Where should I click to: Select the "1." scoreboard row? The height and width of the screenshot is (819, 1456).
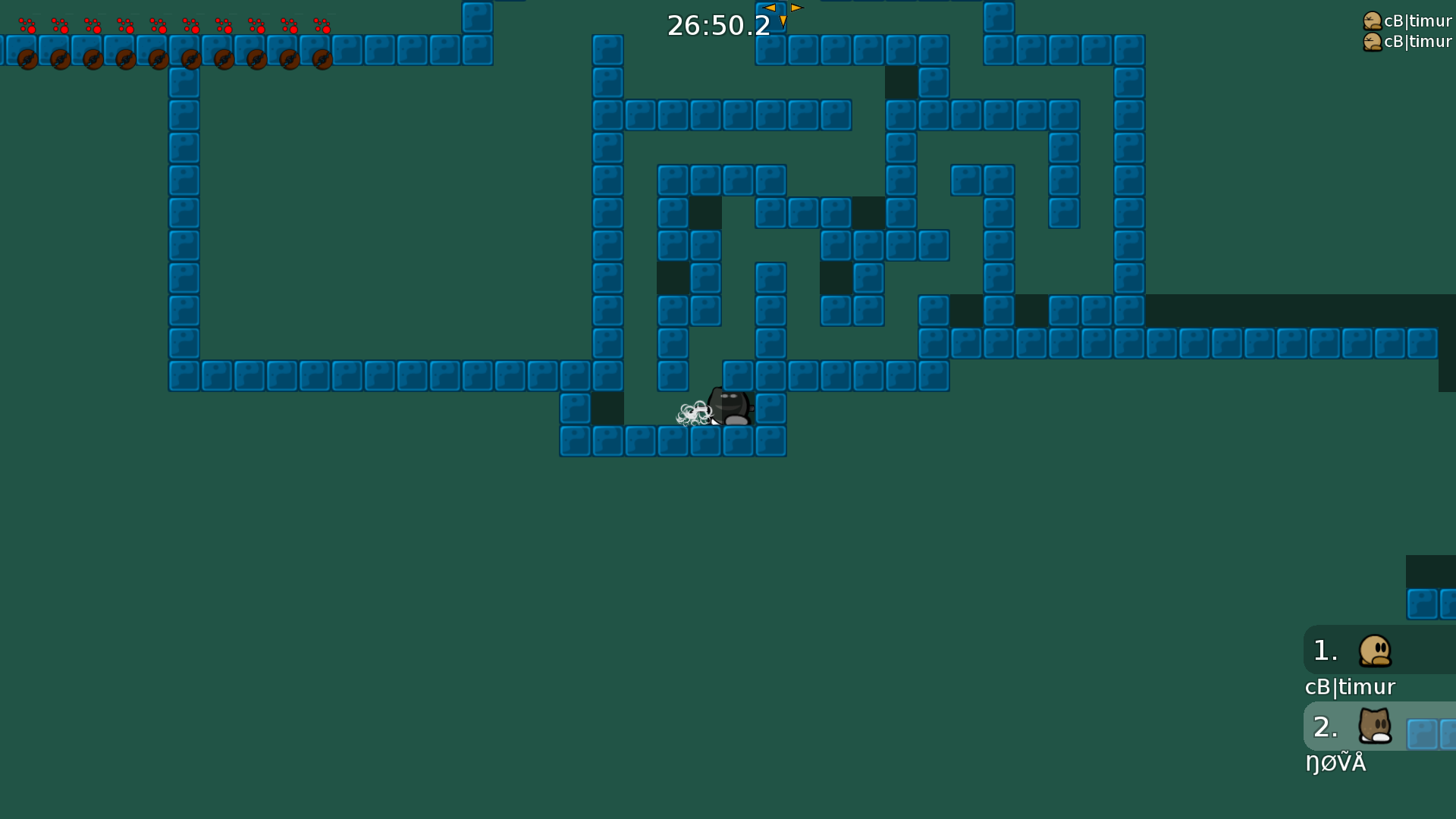pos(1326,650)
